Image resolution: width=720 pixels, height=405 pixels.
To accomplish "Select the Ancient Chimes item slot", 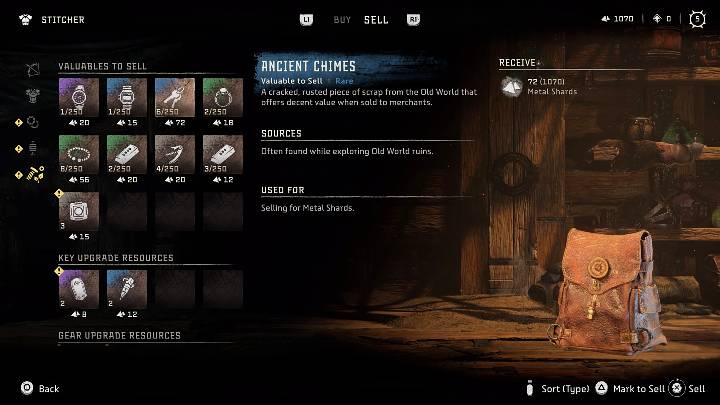I will click(174, 99).
